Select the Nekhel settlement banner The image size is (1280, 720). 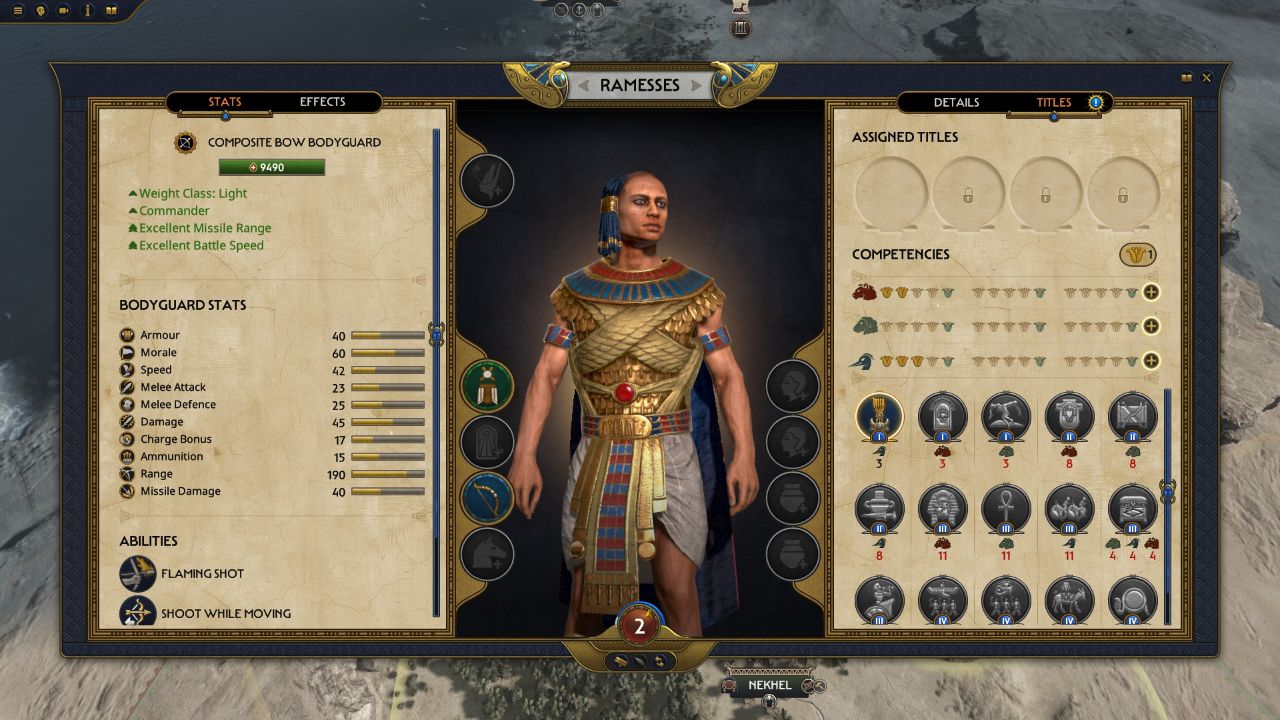click(768, 685)
